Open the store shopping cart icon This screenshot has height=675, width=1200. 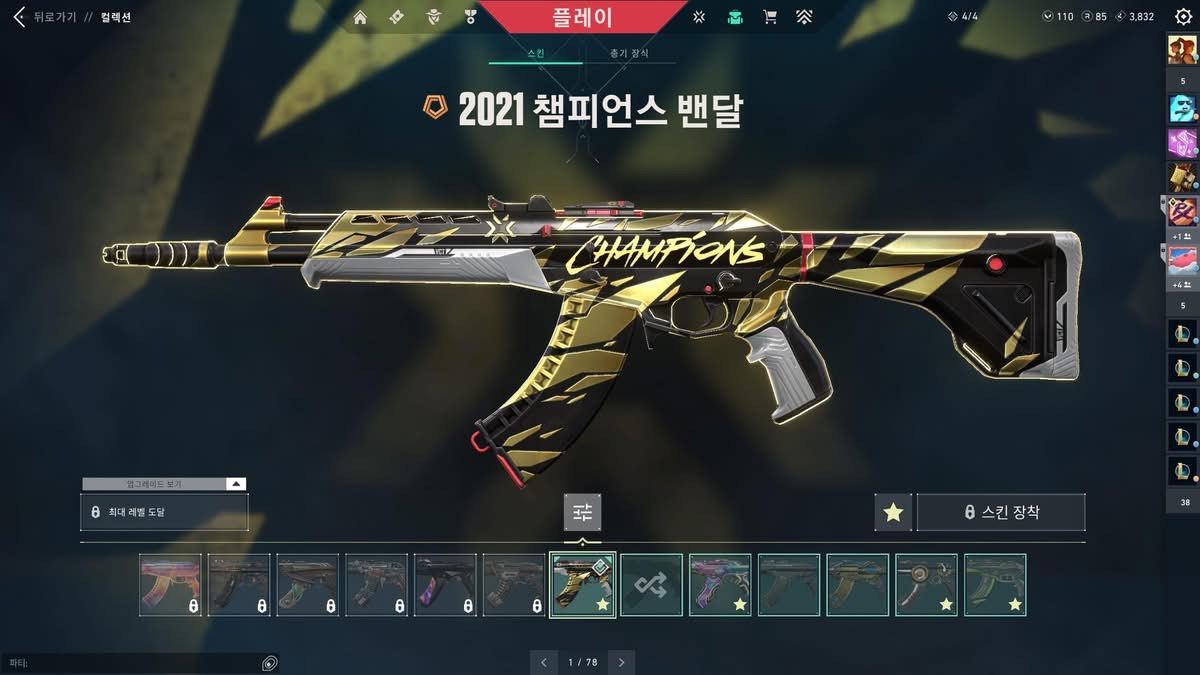point(770,17)
